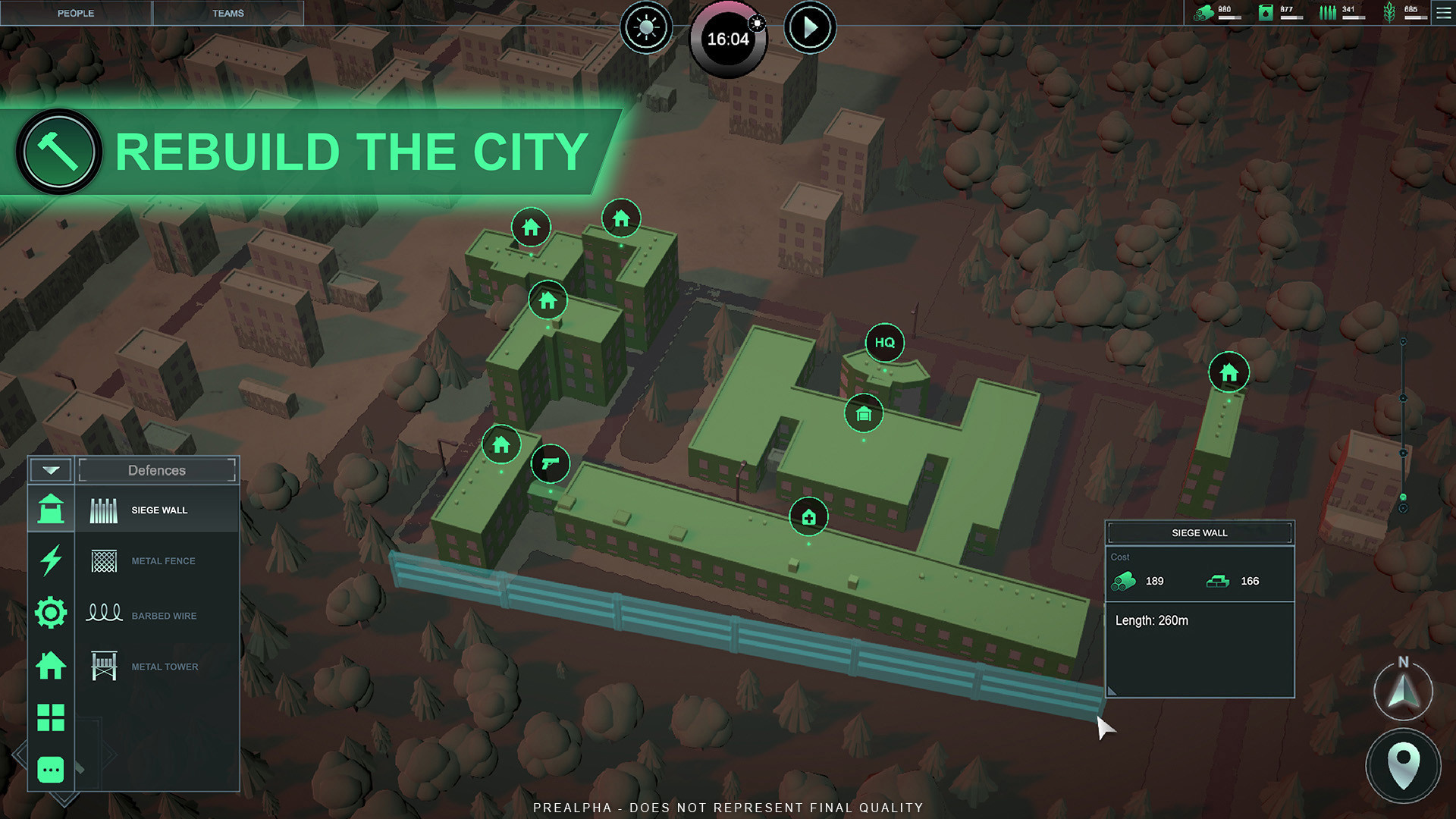Click the HQ building marker
Image resolution: width=1456 pixels, height=819 pixels.
(884, 343)
